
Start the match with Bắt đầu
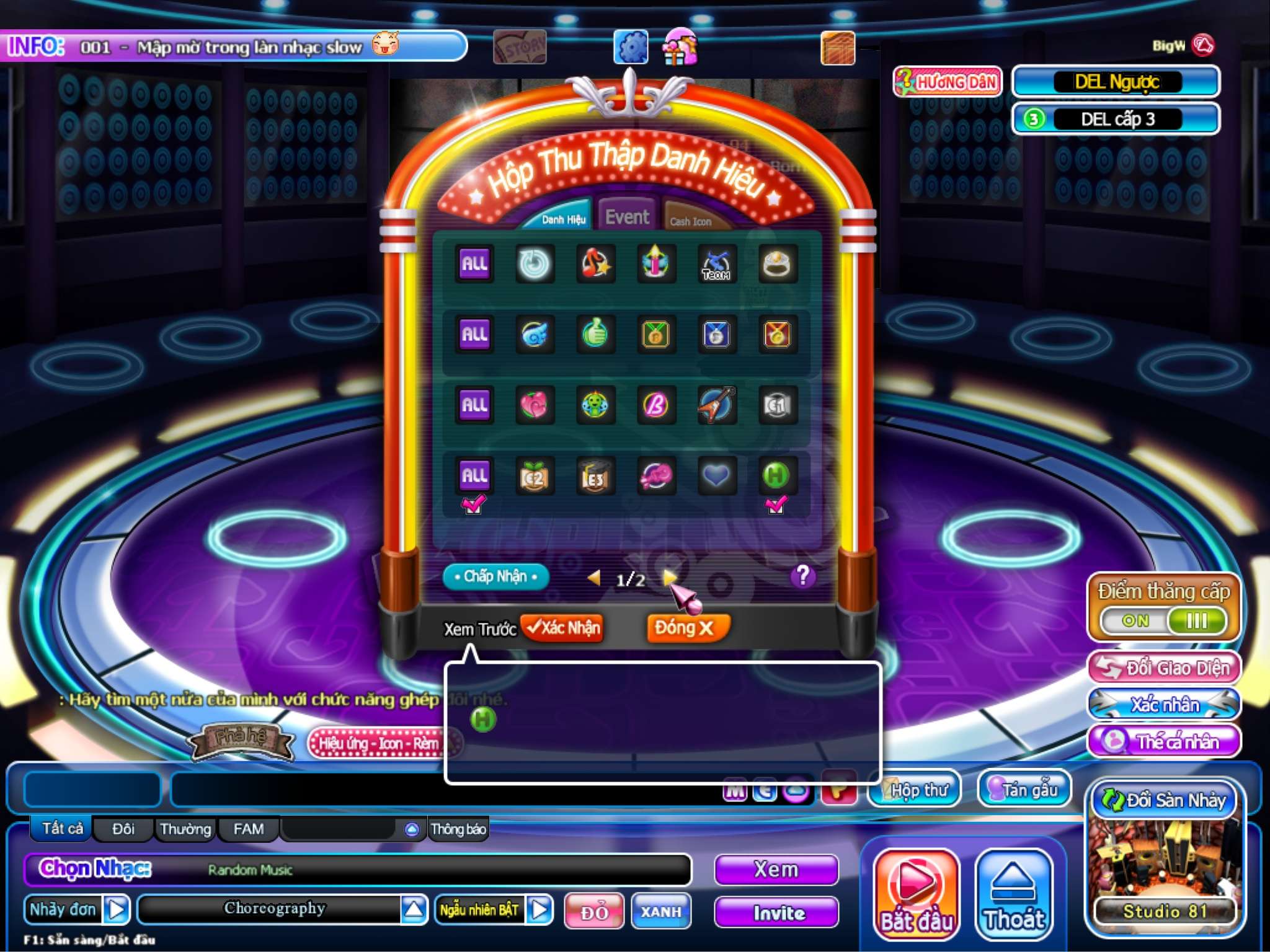click(917, 894)
